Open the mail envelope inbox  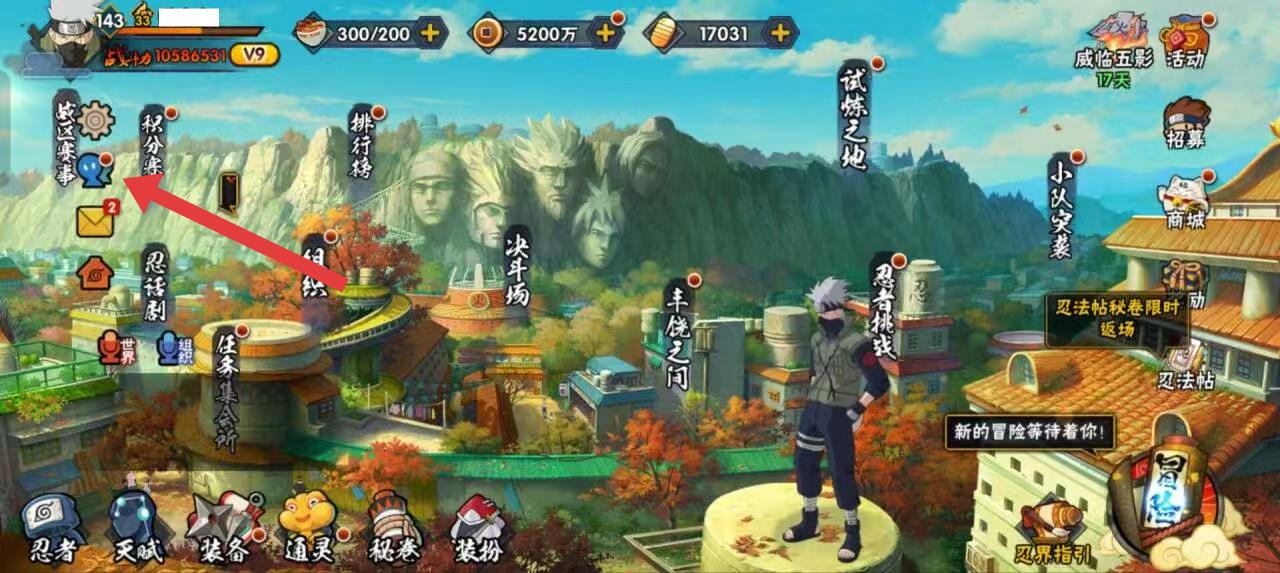[95, 221]
